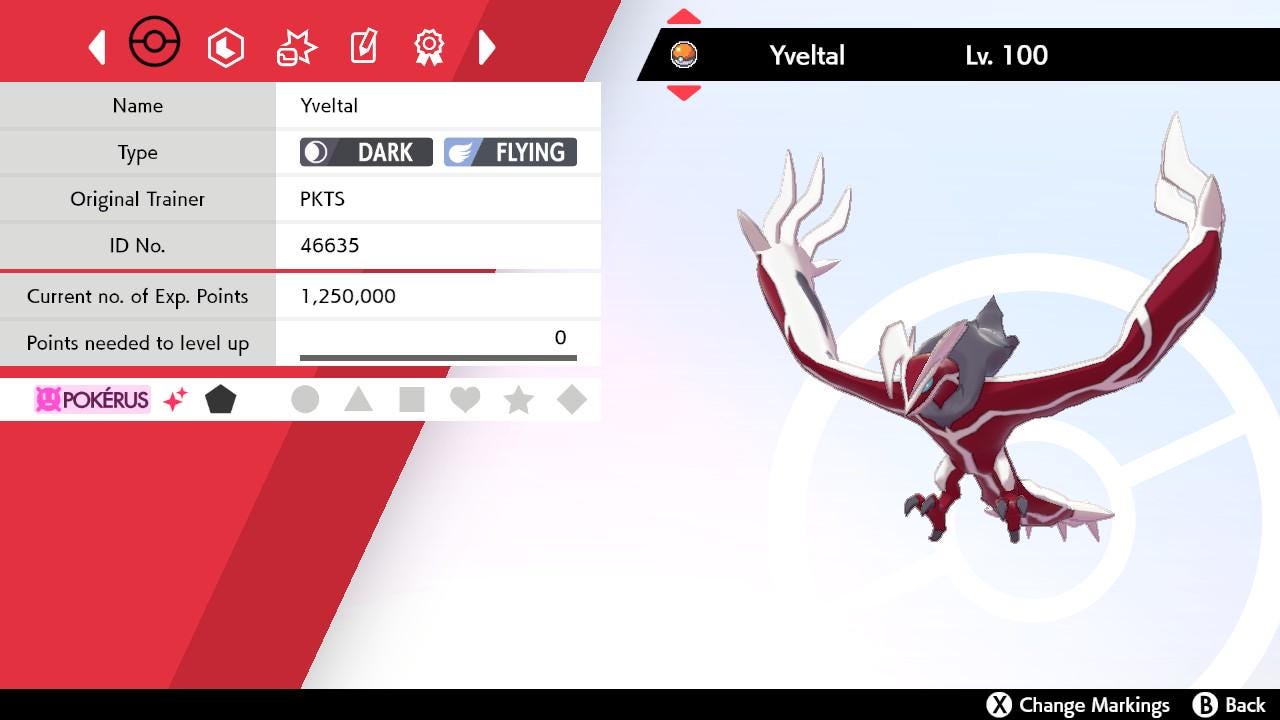Image resolution: width=1280 pixels, height=720 pixels.
Task: Select the Poké Ball summary tab
Action: 155,44
